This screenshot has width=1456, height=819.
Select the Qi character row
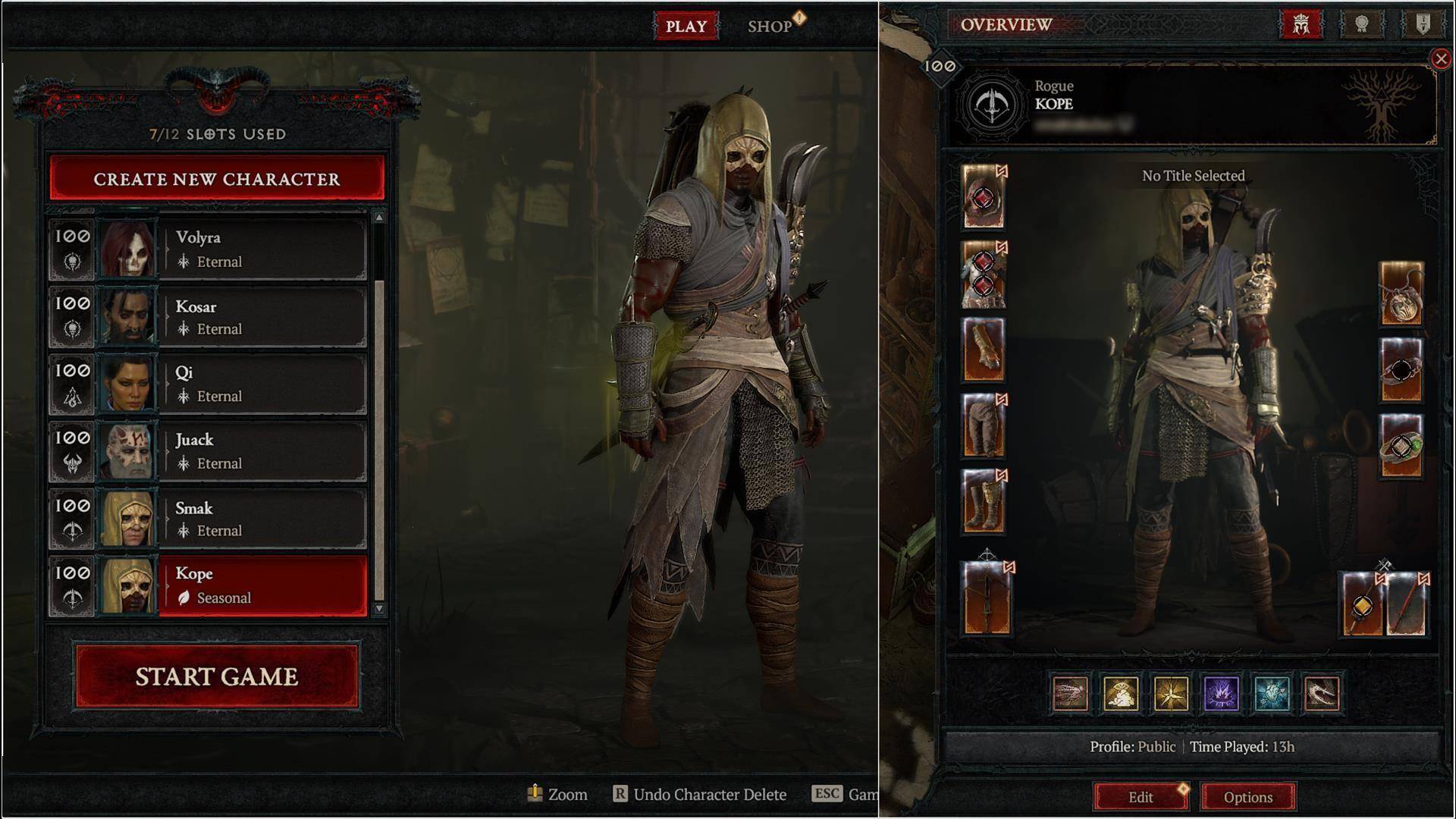tap(262, 384)
